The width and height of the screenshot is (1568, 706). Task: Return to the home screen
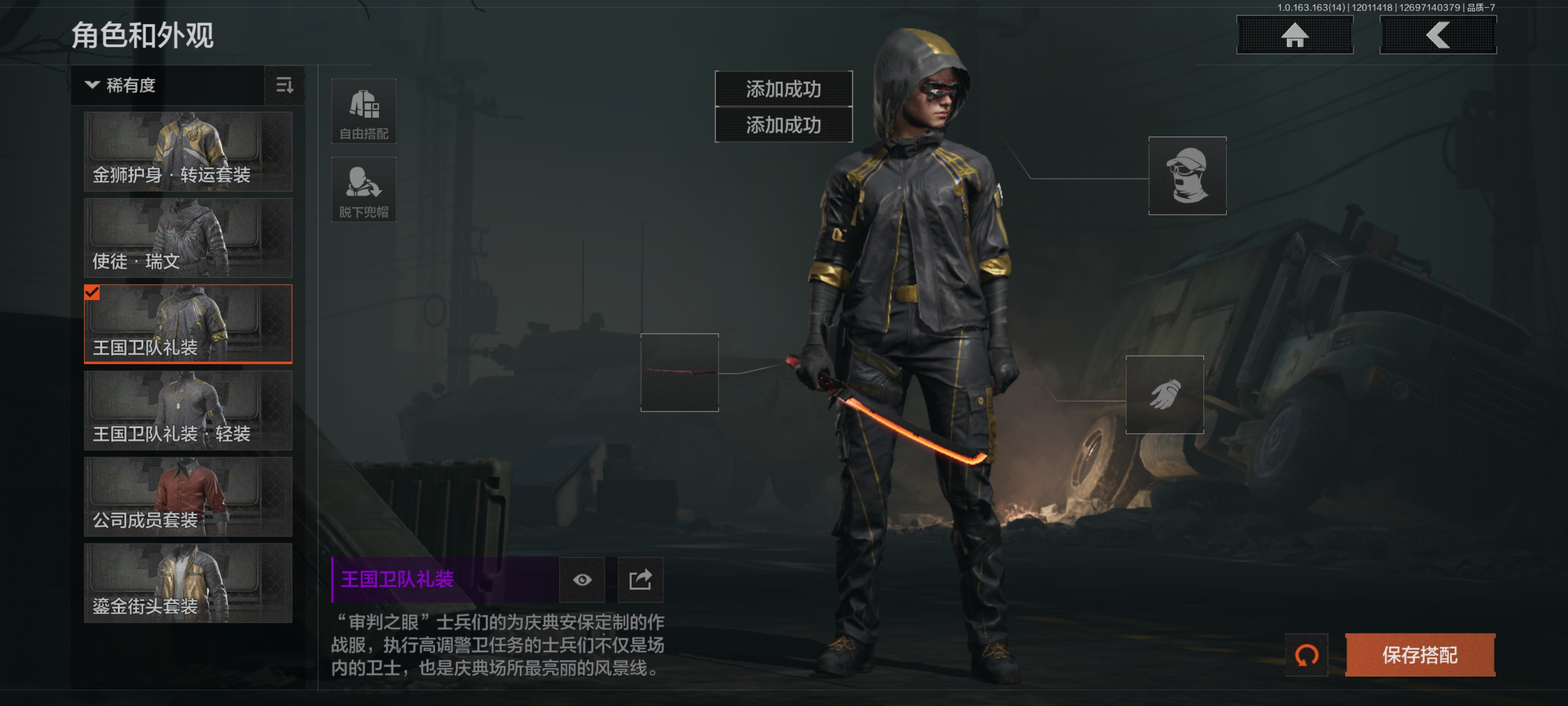[x=1294, y=35]
